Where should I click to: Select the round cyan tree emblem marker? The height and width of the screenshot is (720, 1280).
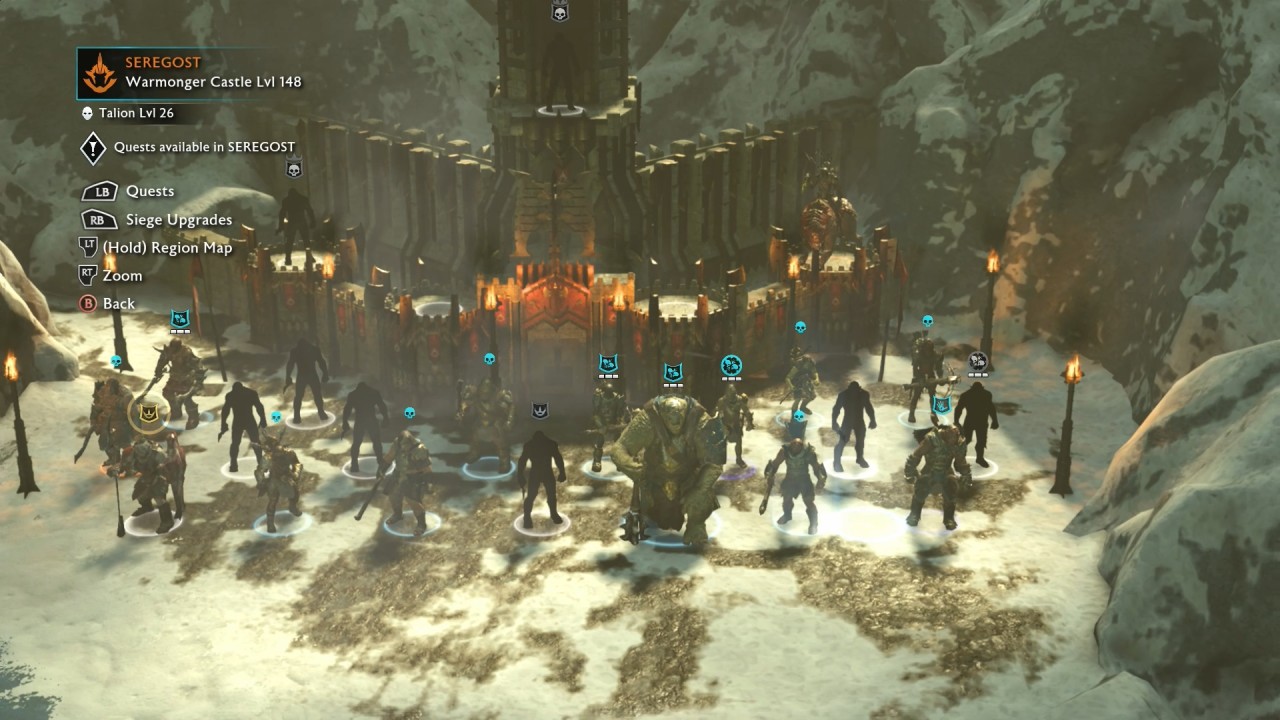(x=731, y=366)
